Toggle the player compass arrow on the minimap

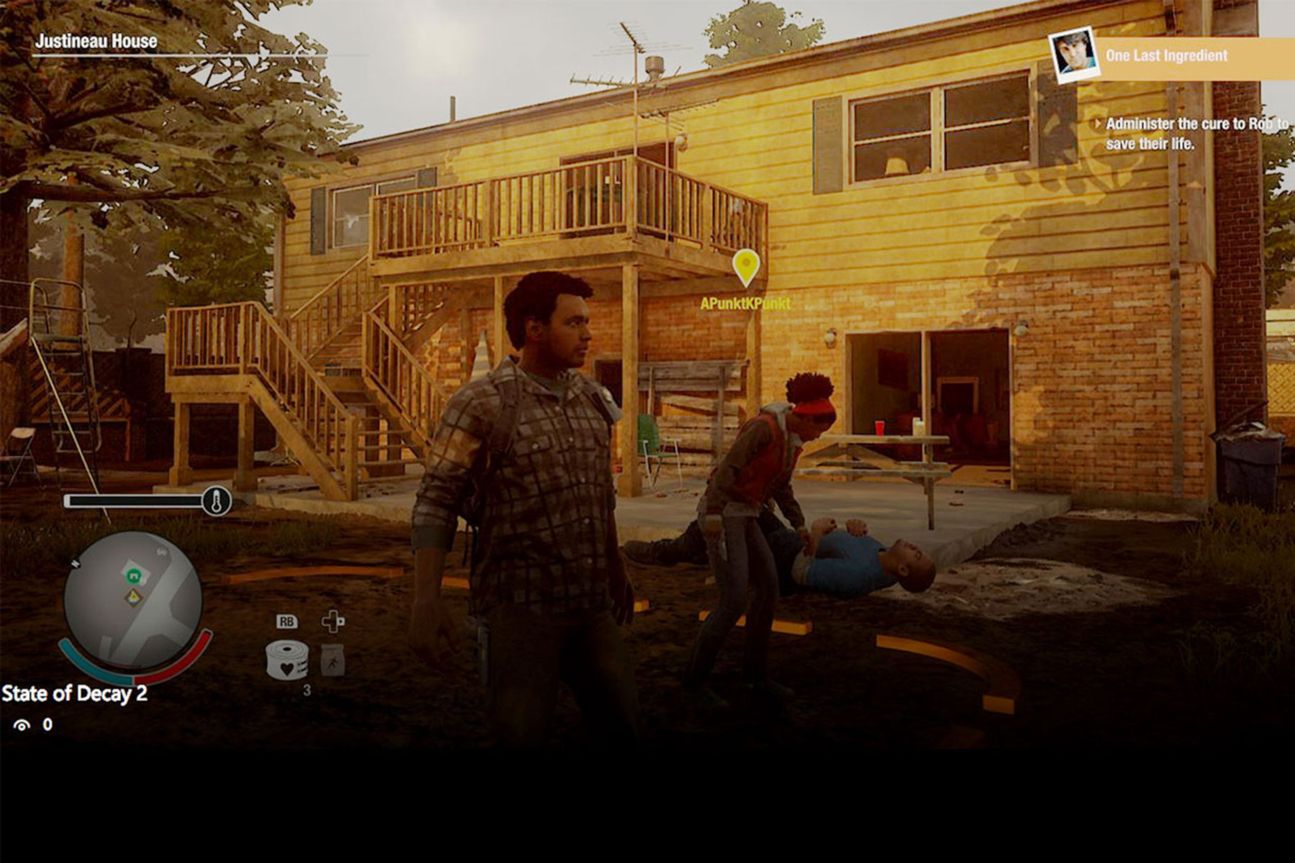(75, 564)
